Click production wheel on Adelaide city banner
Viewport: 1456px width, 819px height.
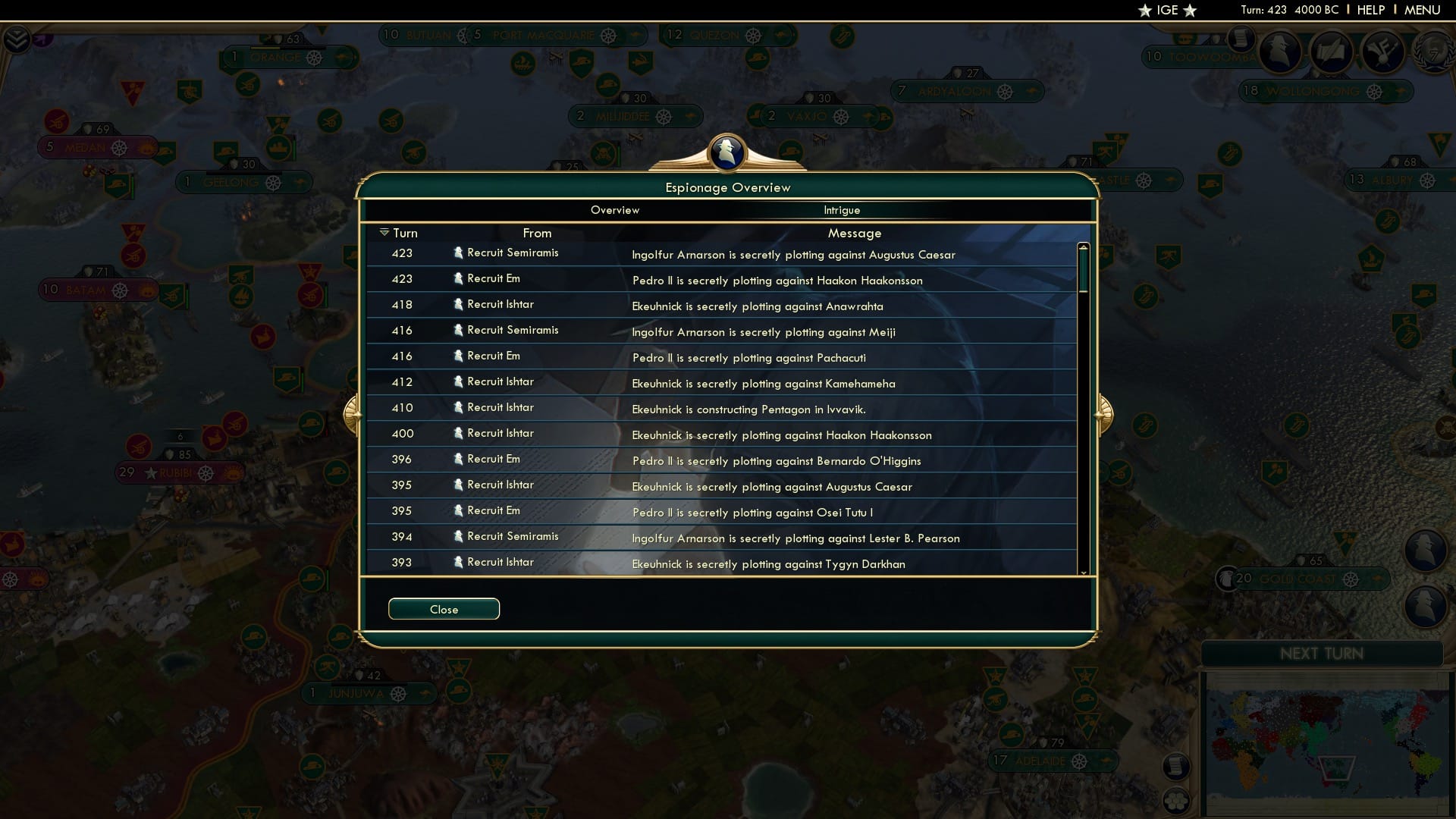pos(1078,761)
